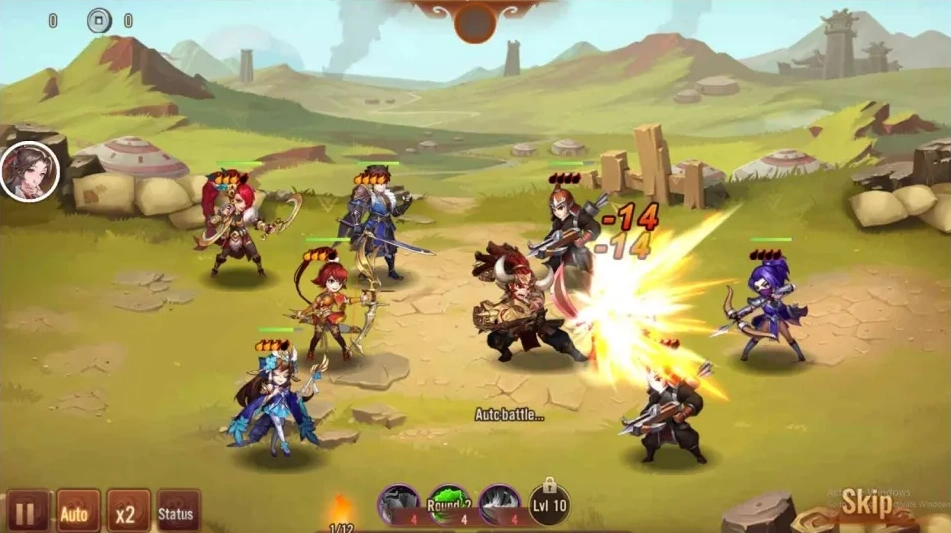Pause the battle

point(25,513)
